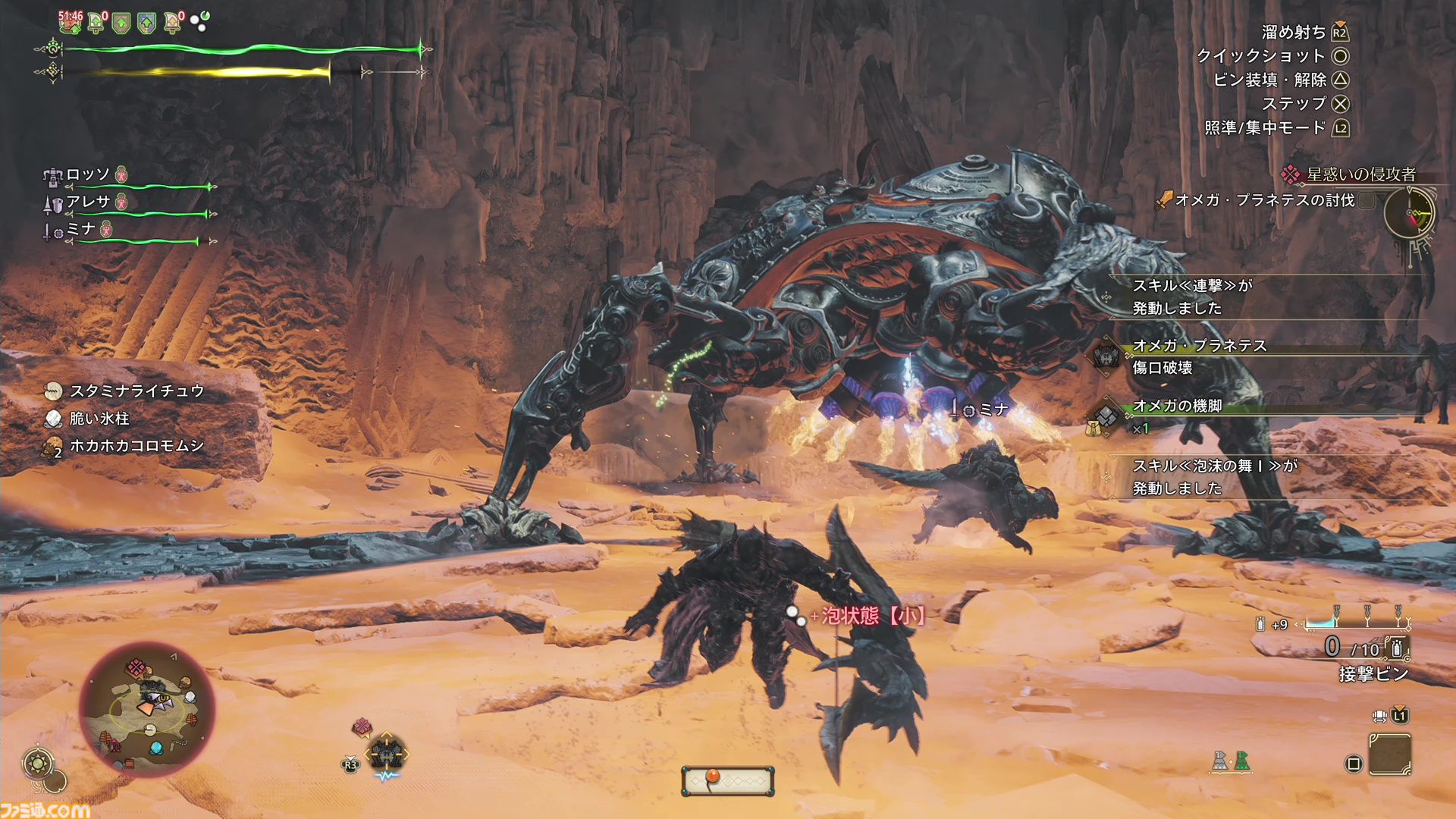Click the sun environment icon

click(38, 763)
